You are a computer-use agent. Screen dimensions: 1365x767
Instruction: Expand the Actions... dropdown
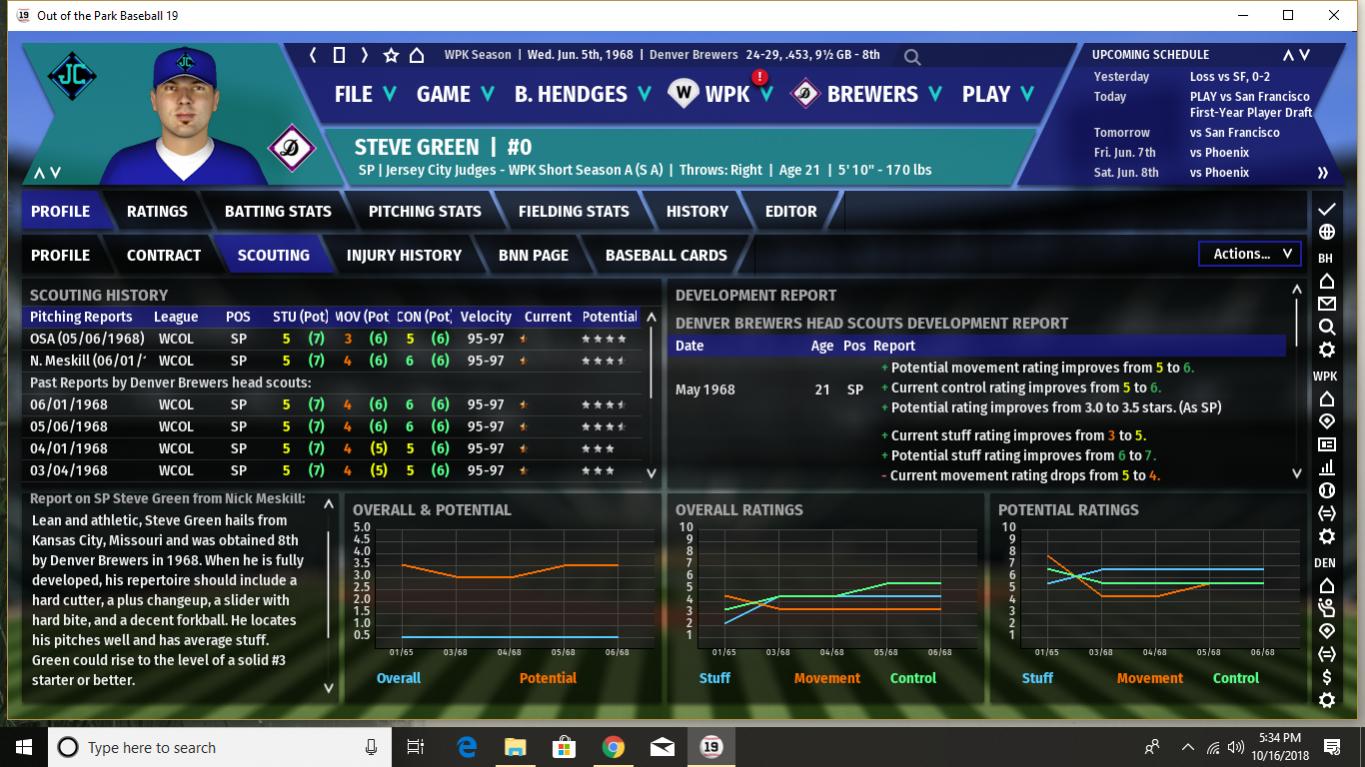click(1250, 254)
